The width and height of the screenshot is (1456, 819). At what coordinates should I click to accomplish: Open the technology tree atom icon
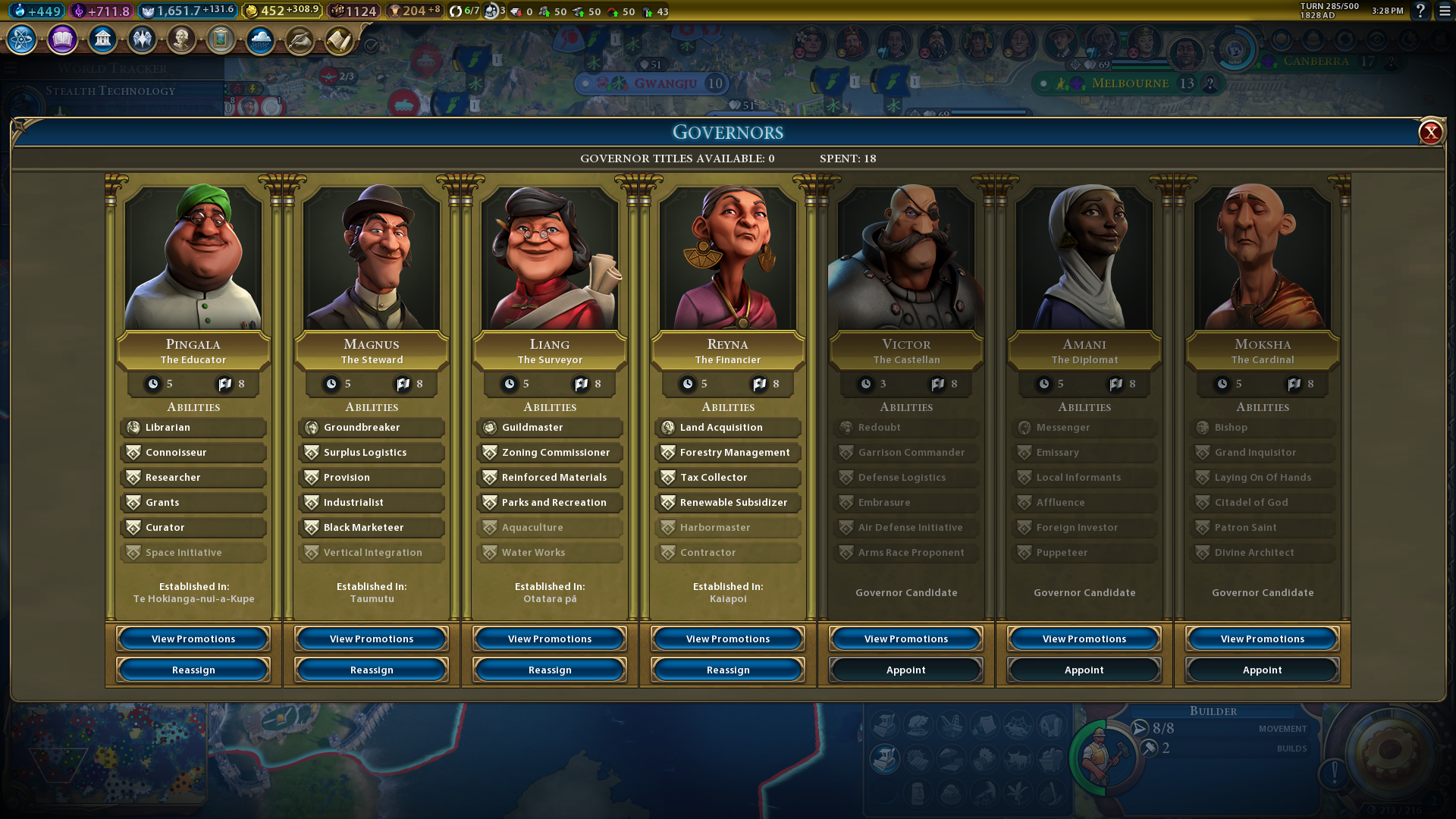point(22,39)
